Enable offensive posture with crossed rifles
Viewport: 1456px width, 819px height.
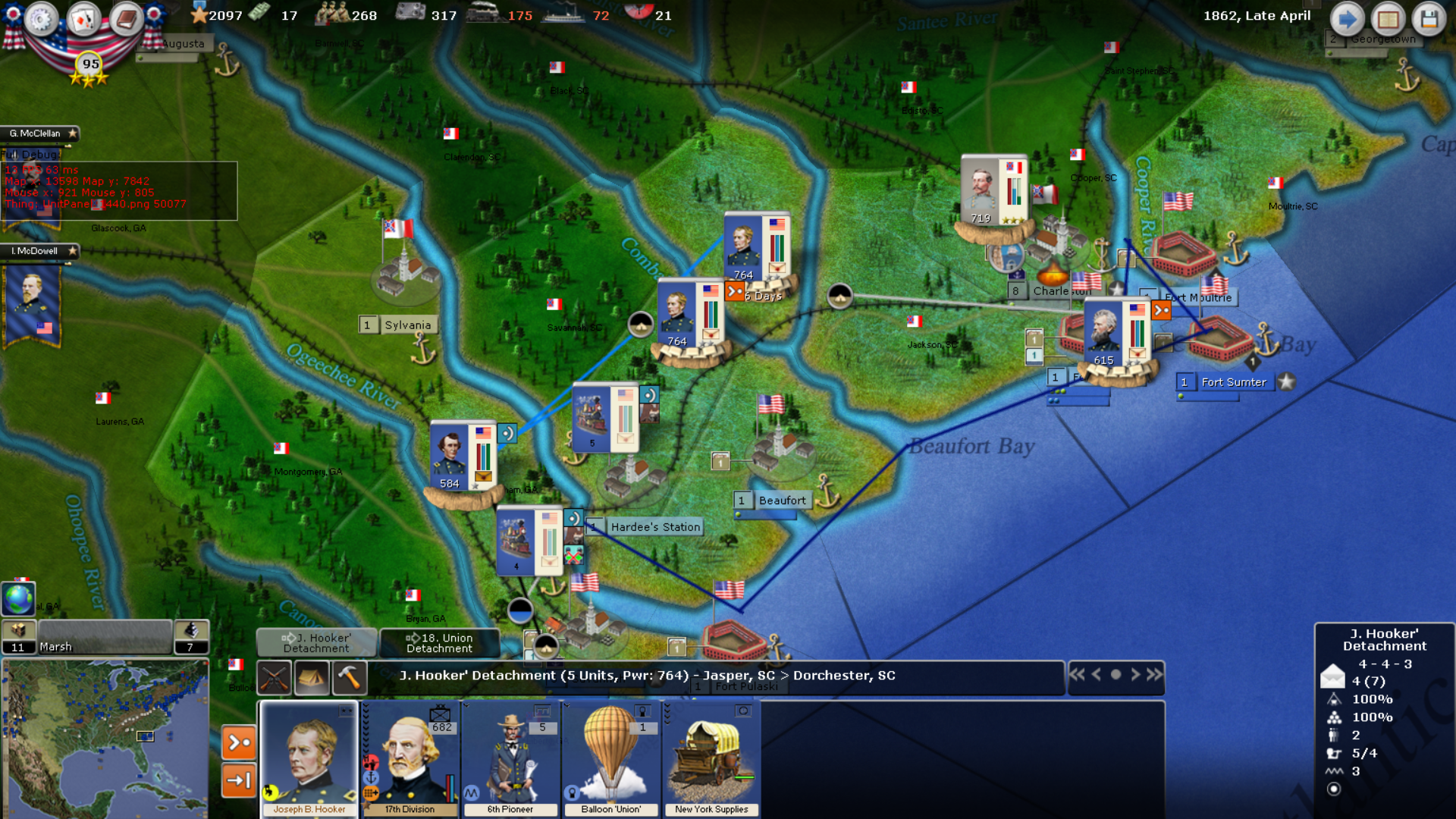274,676
